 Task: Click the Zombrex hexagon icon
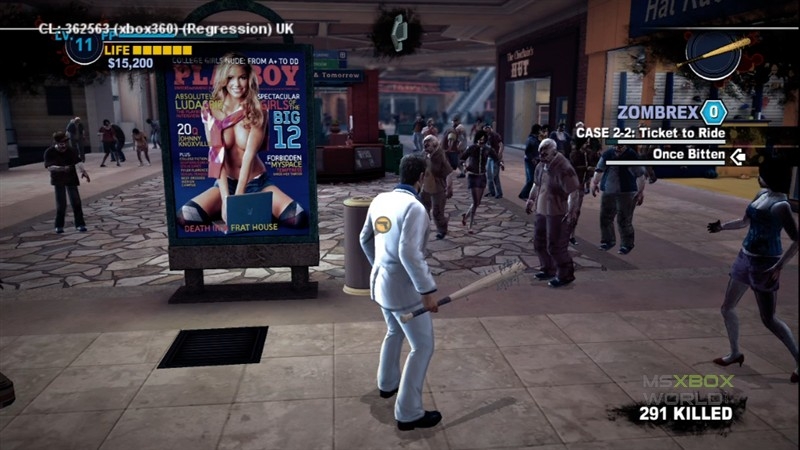coord(712,112)
